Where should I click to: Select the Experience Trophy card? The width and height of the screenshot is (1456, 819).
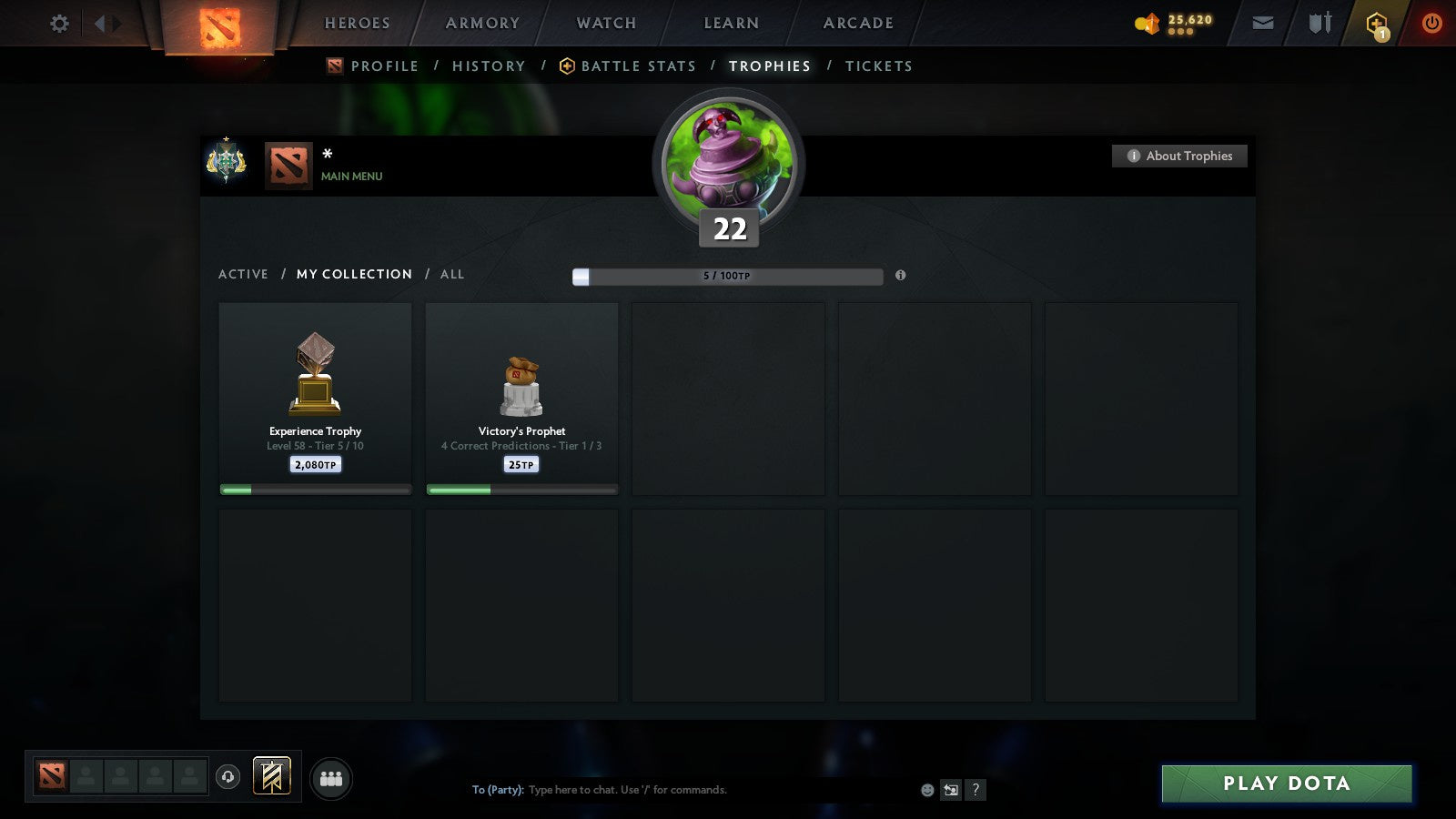point(315,396)
